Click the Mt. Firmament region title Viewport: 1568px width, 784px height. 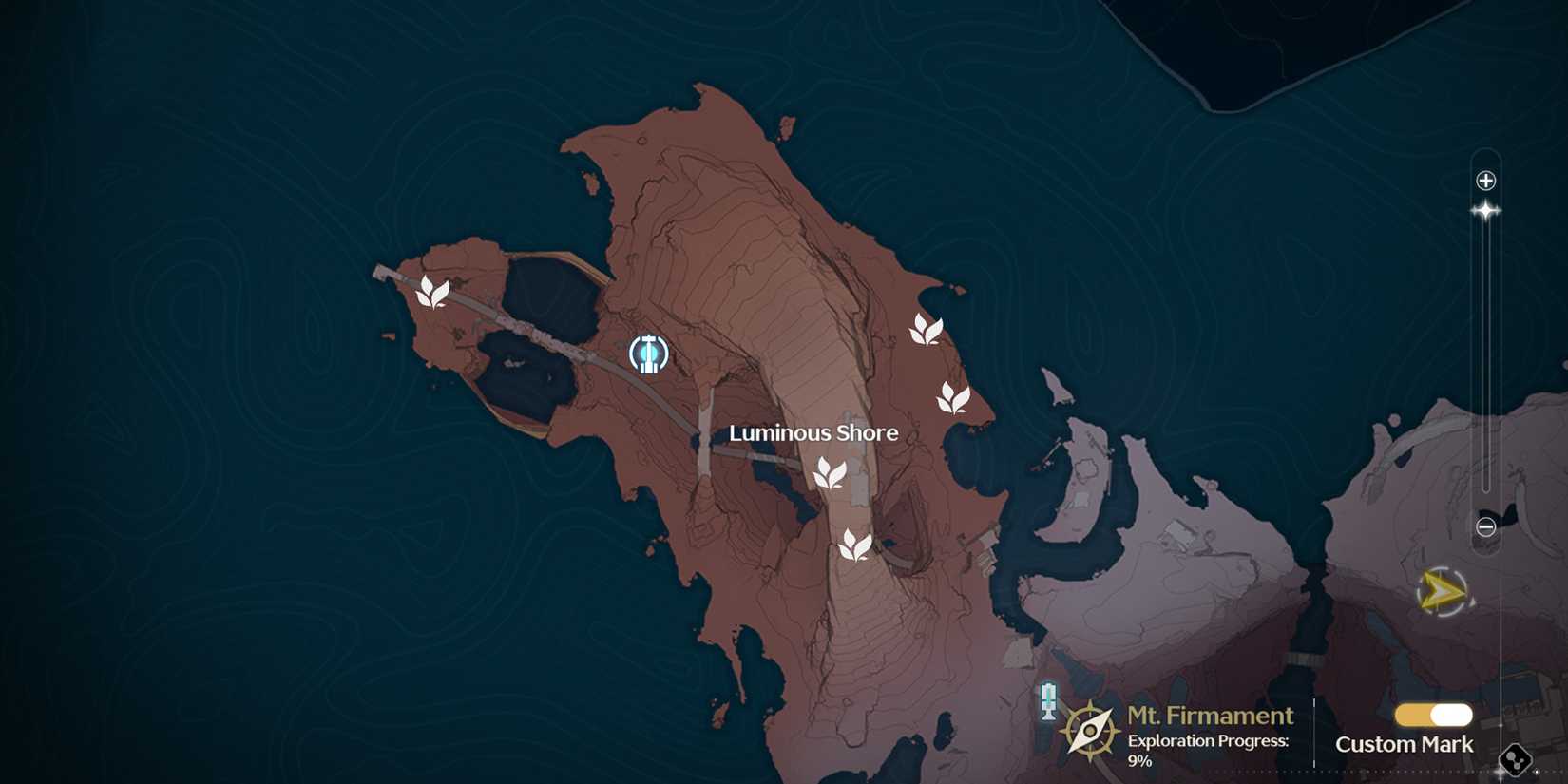coord(1209,715)
